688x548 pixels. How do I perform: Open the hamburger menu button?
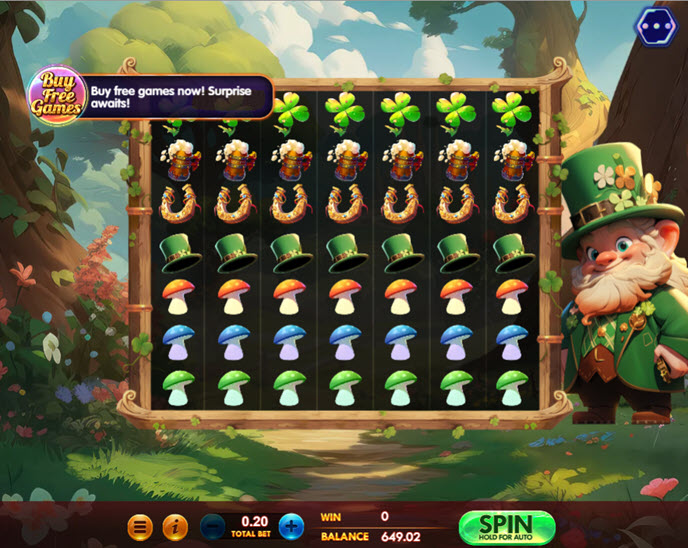tap(141, 526)
